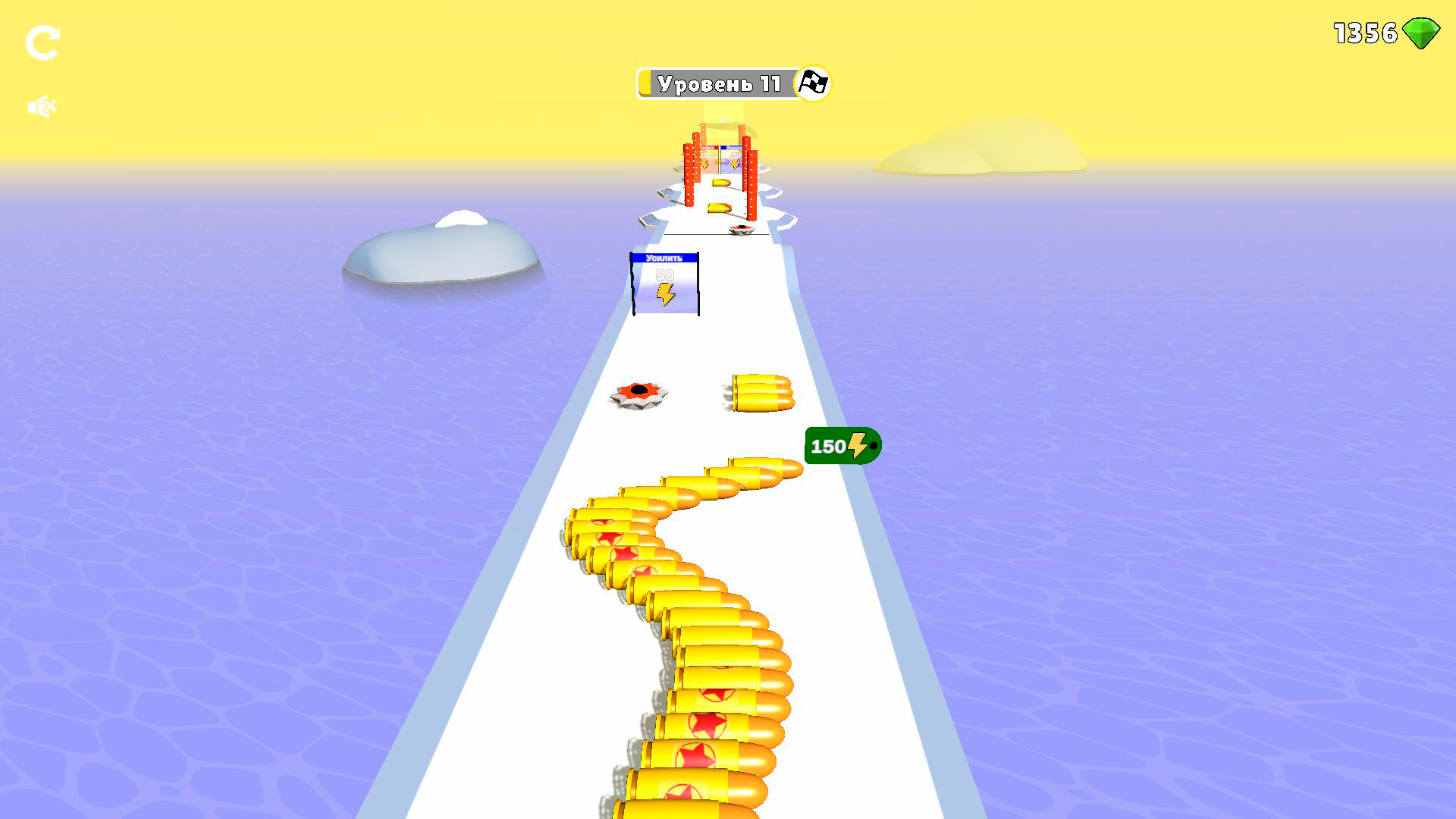Click the lightning icon on the 150 tag
This screenshot has height=819, width=1456.
coord(857,444)
